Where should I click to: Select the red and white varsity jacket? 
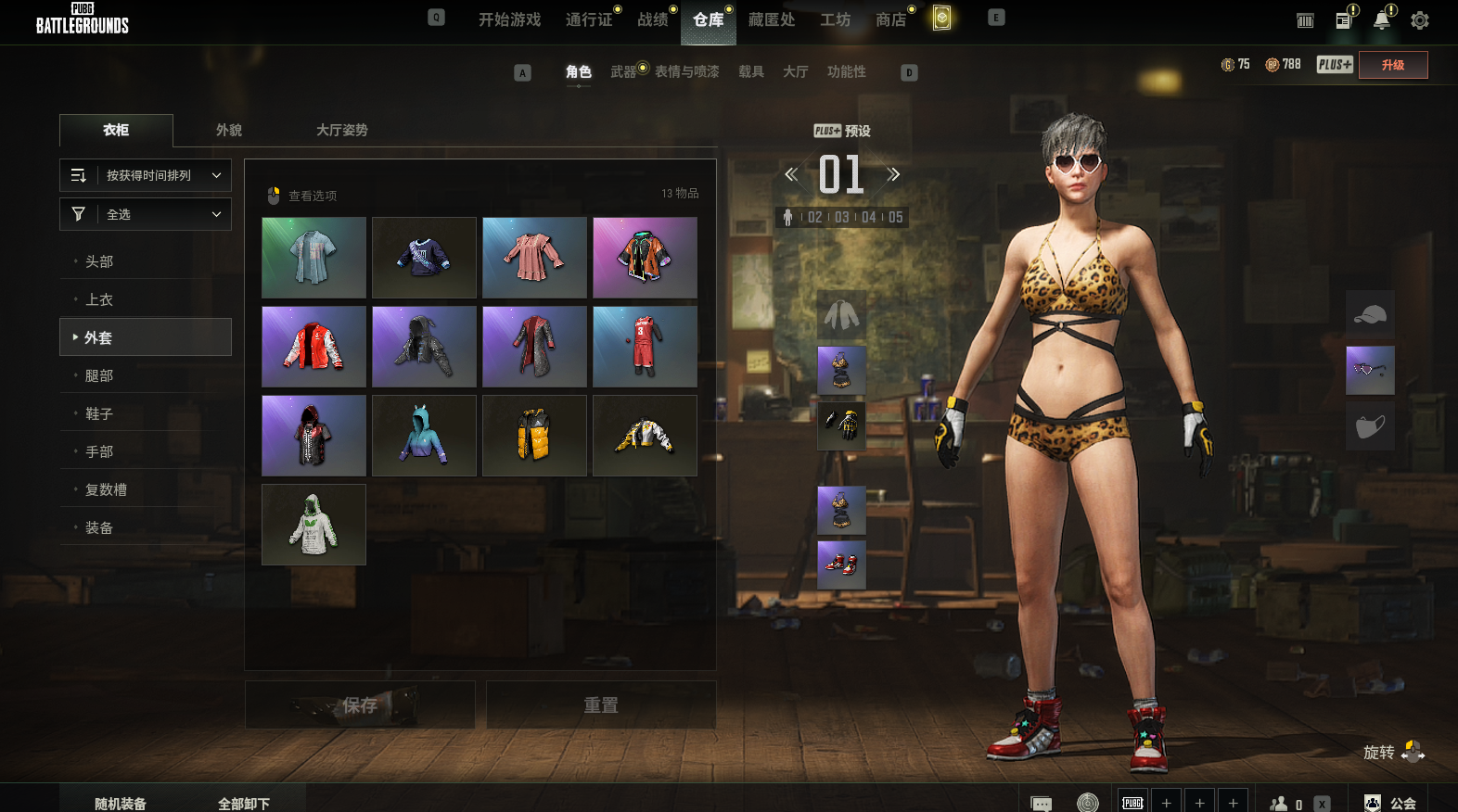tap(313, 347)
